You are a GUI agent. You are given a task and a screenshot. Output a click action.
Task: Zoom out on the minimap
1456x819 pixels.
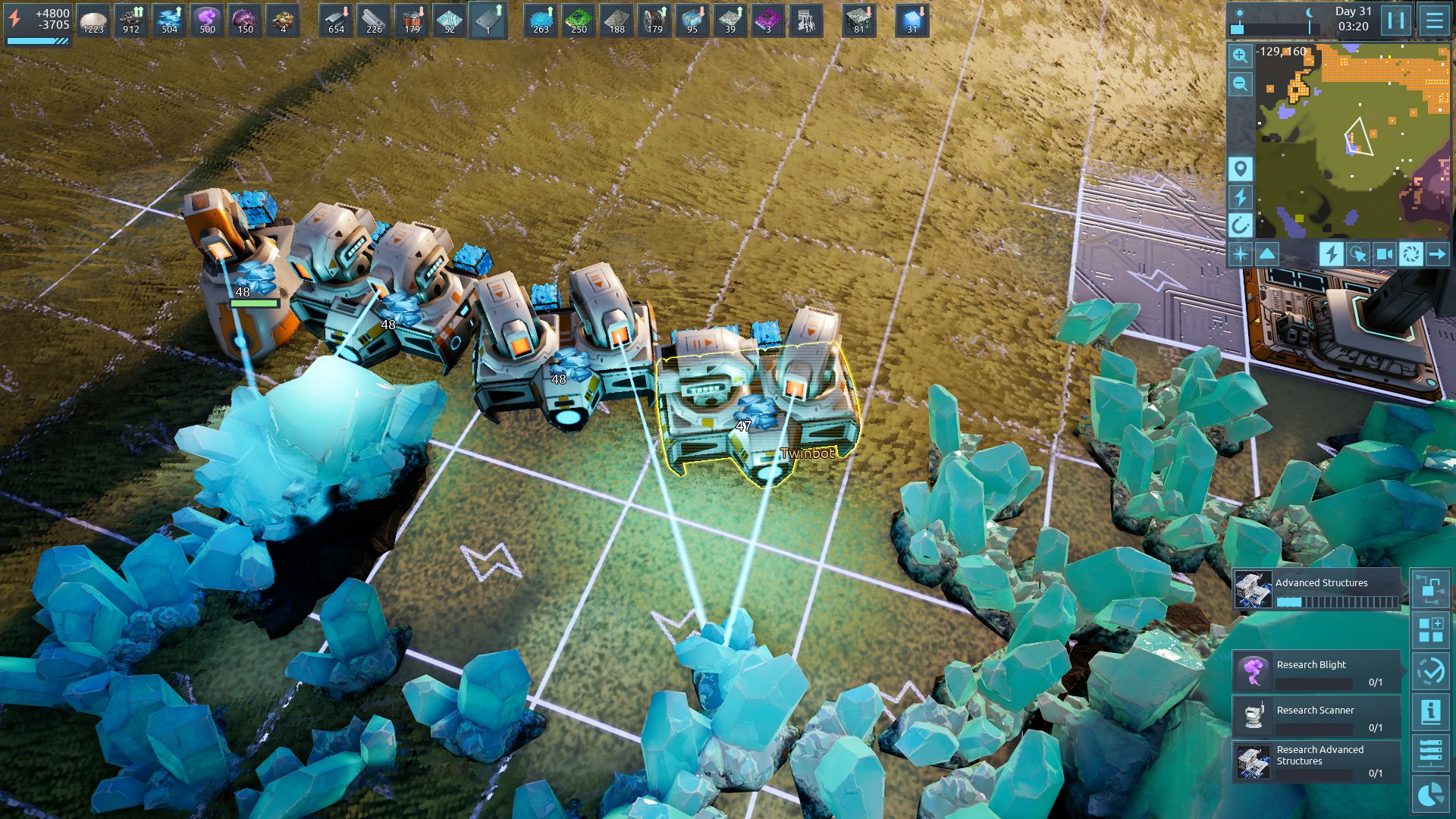(1240, 84)
